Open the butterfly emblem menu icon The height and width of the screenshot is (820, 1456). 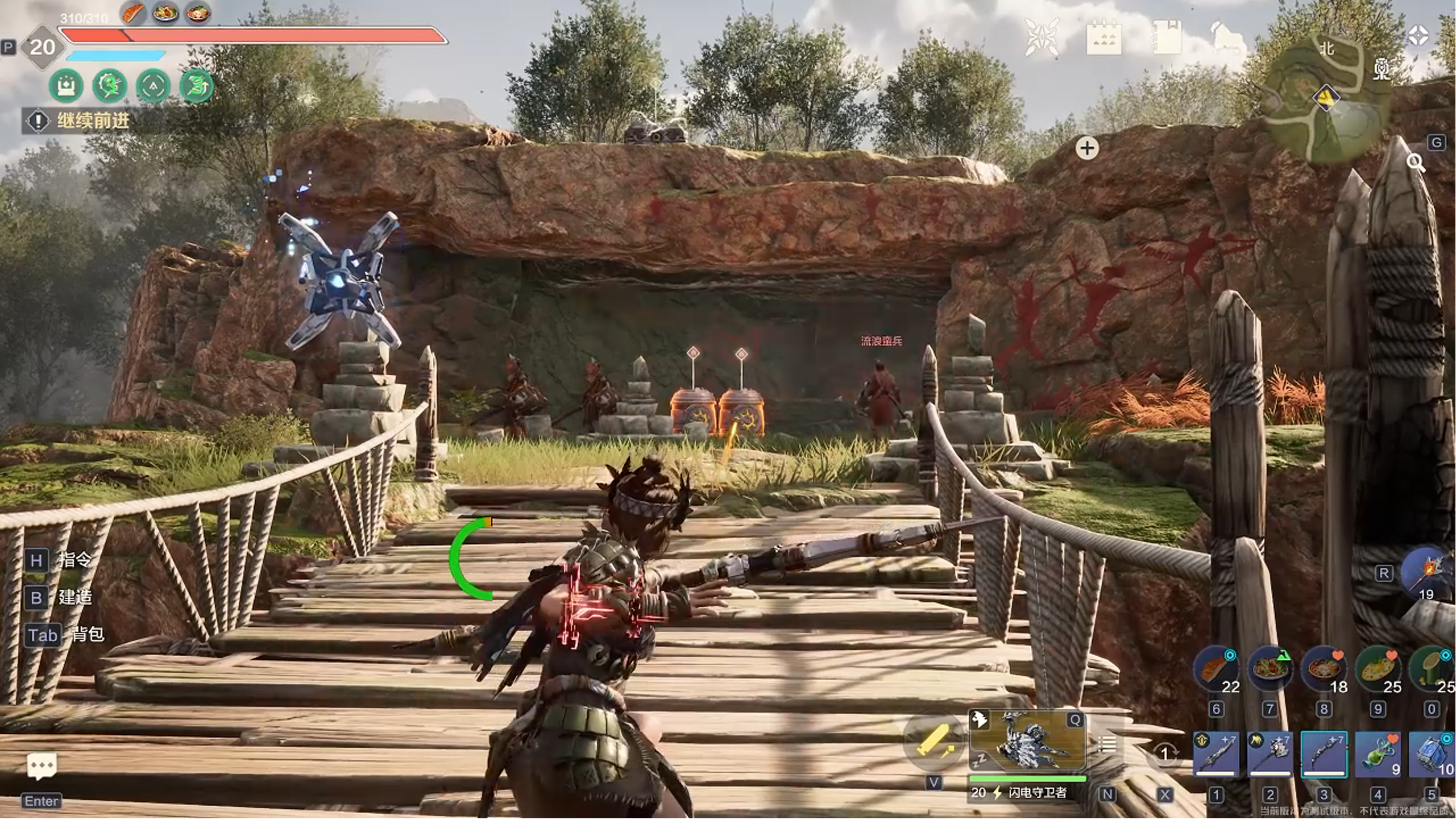coord(1042,38)
